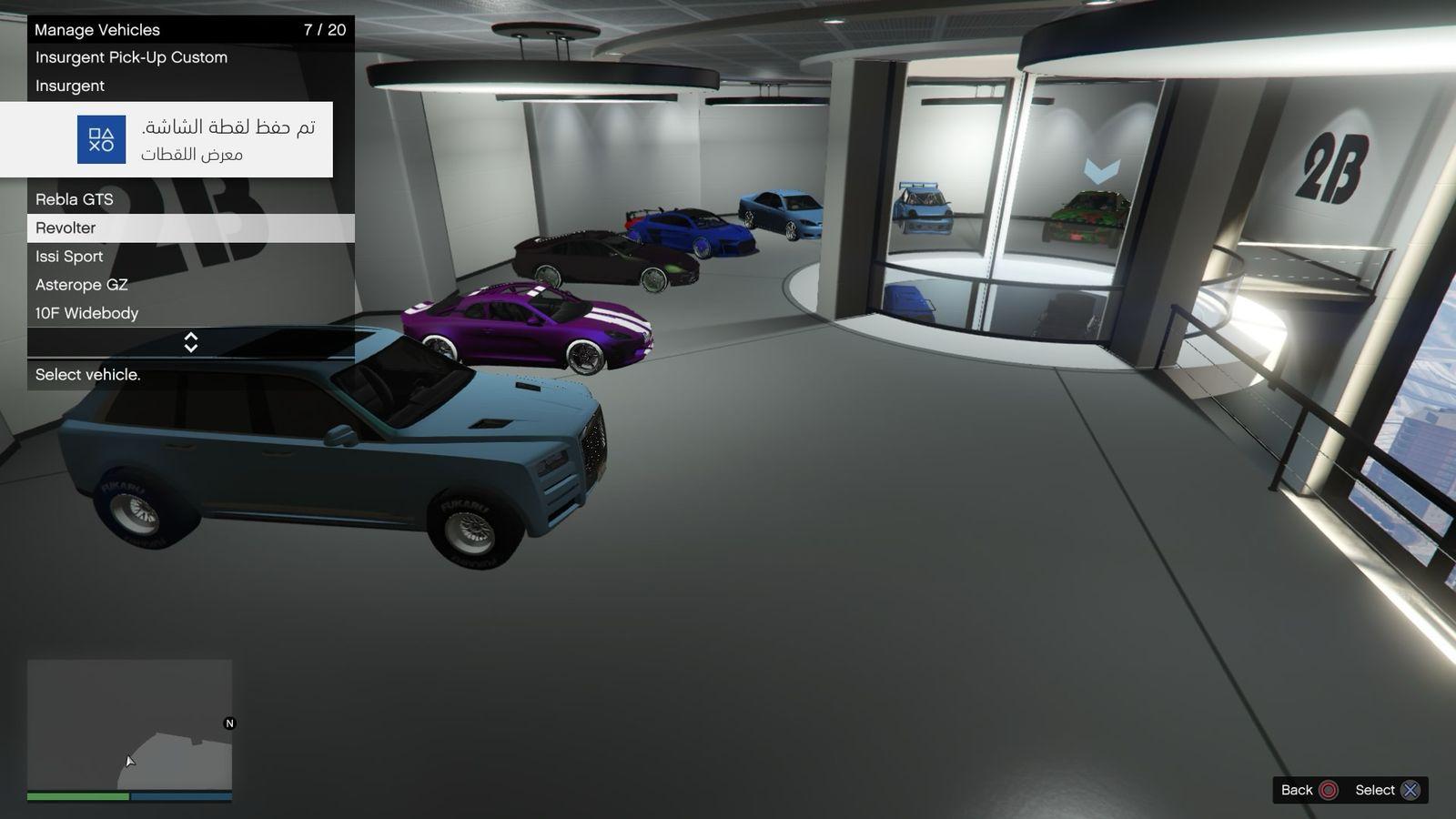This screenshot has height=819, width=1456.
Task: Select the Insurgent Pick-Up Custom entry
Action: [x=131, y=57]
